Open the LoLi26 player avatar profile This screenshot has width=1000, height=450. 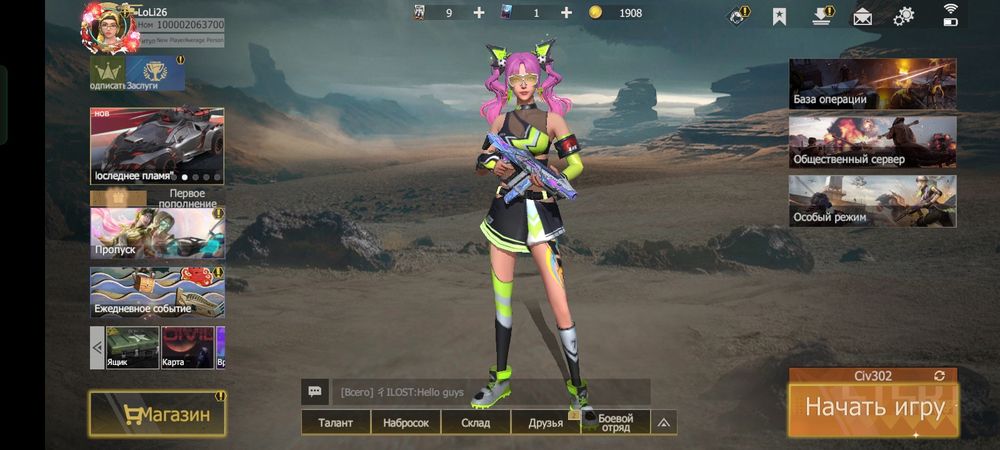pyautogui.click(x=107, y=27)
